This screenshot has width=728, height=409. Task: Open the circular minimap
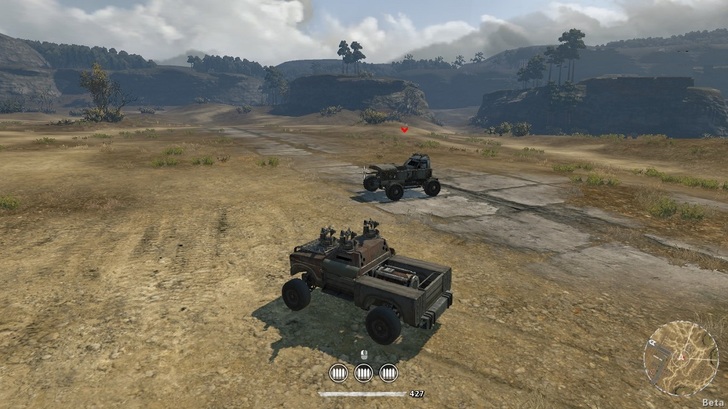point(680,357)
